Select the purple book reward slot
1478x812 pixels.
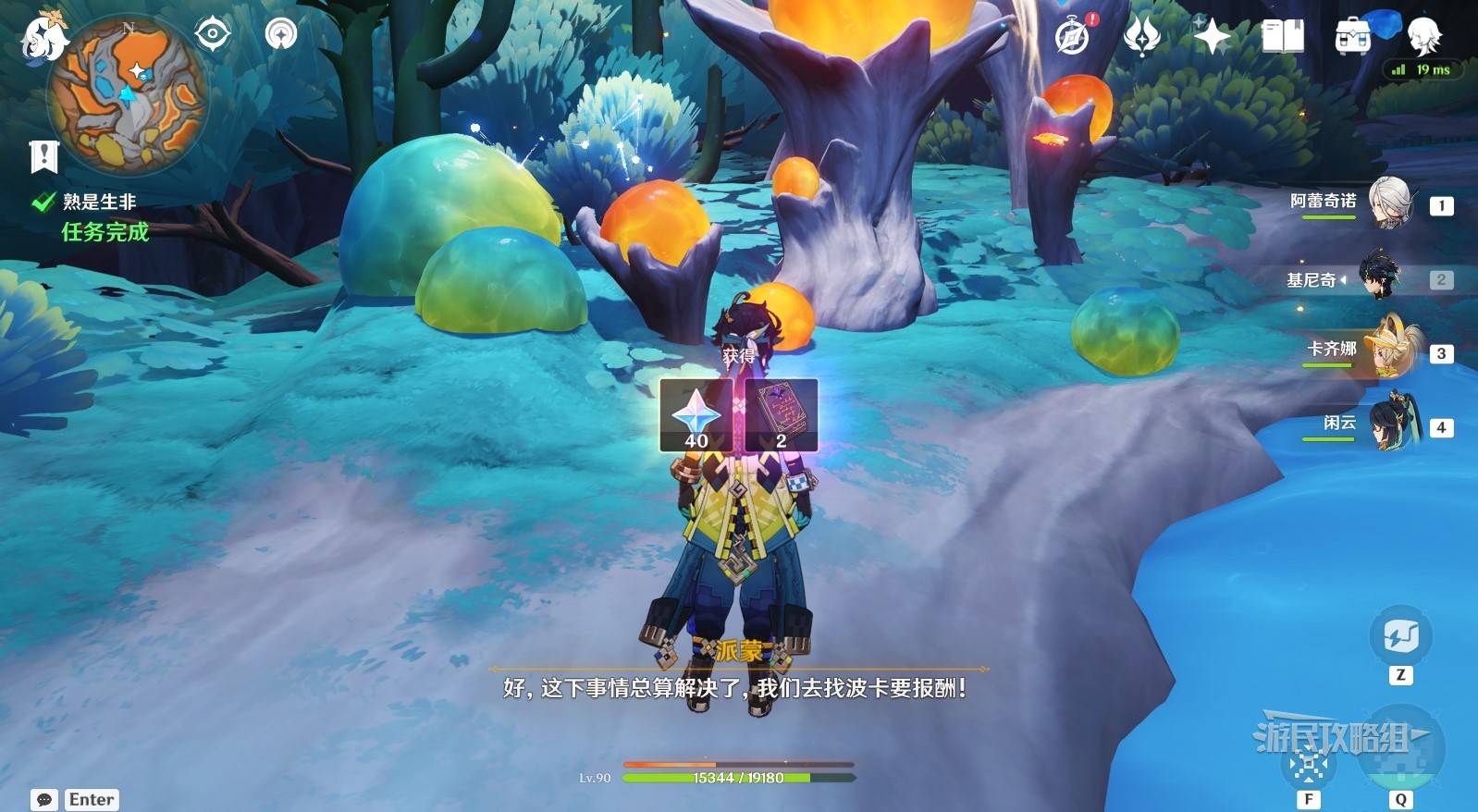782,415
